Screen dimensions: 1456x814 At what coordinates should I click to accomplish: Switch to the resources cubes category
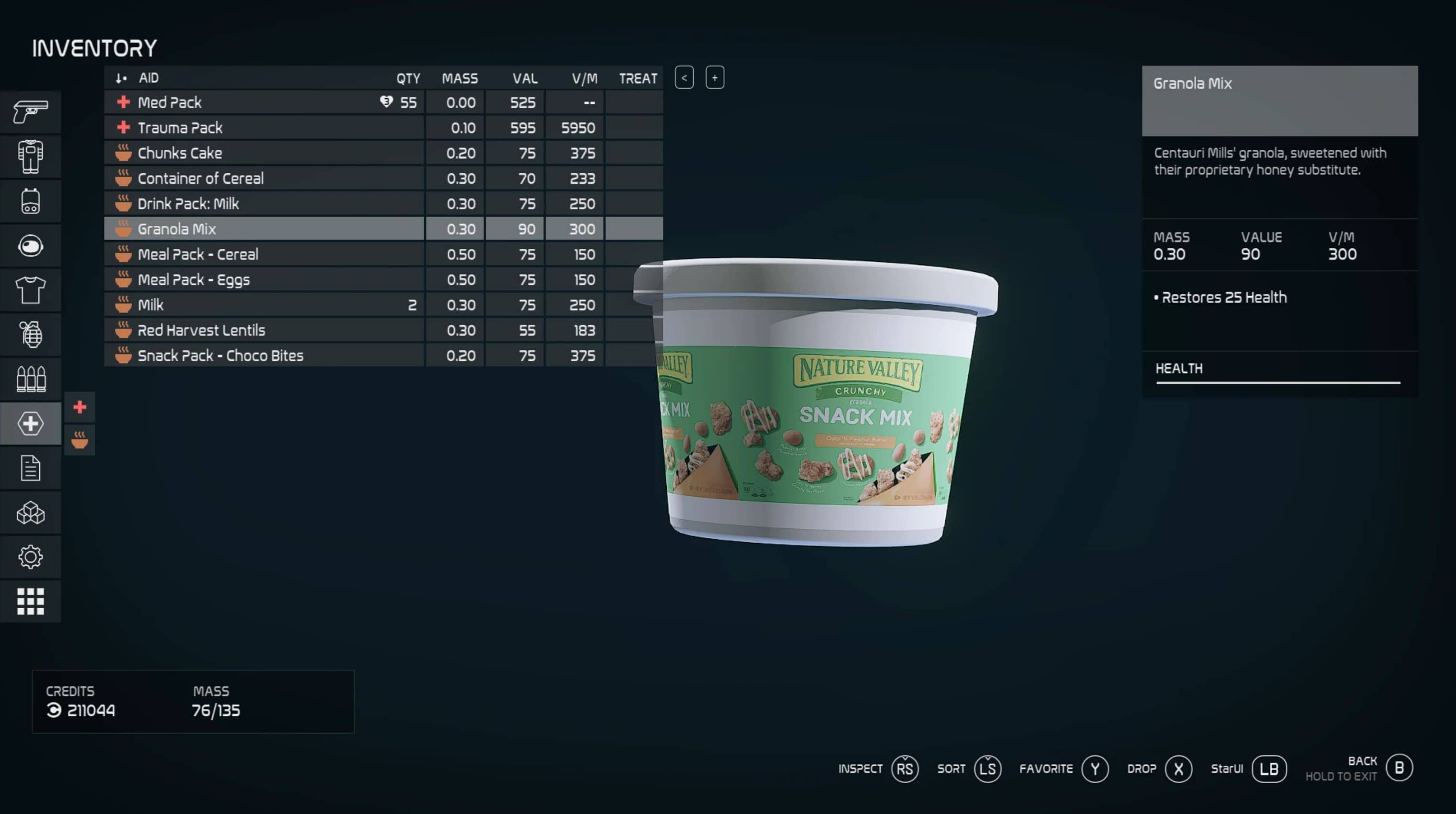31,513
